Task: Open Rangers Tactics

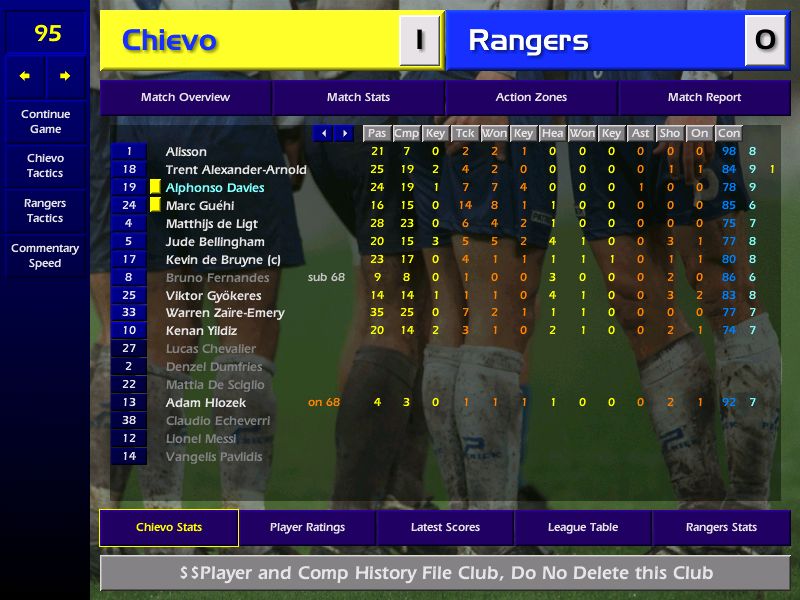Action: click(x=45, y=211)
